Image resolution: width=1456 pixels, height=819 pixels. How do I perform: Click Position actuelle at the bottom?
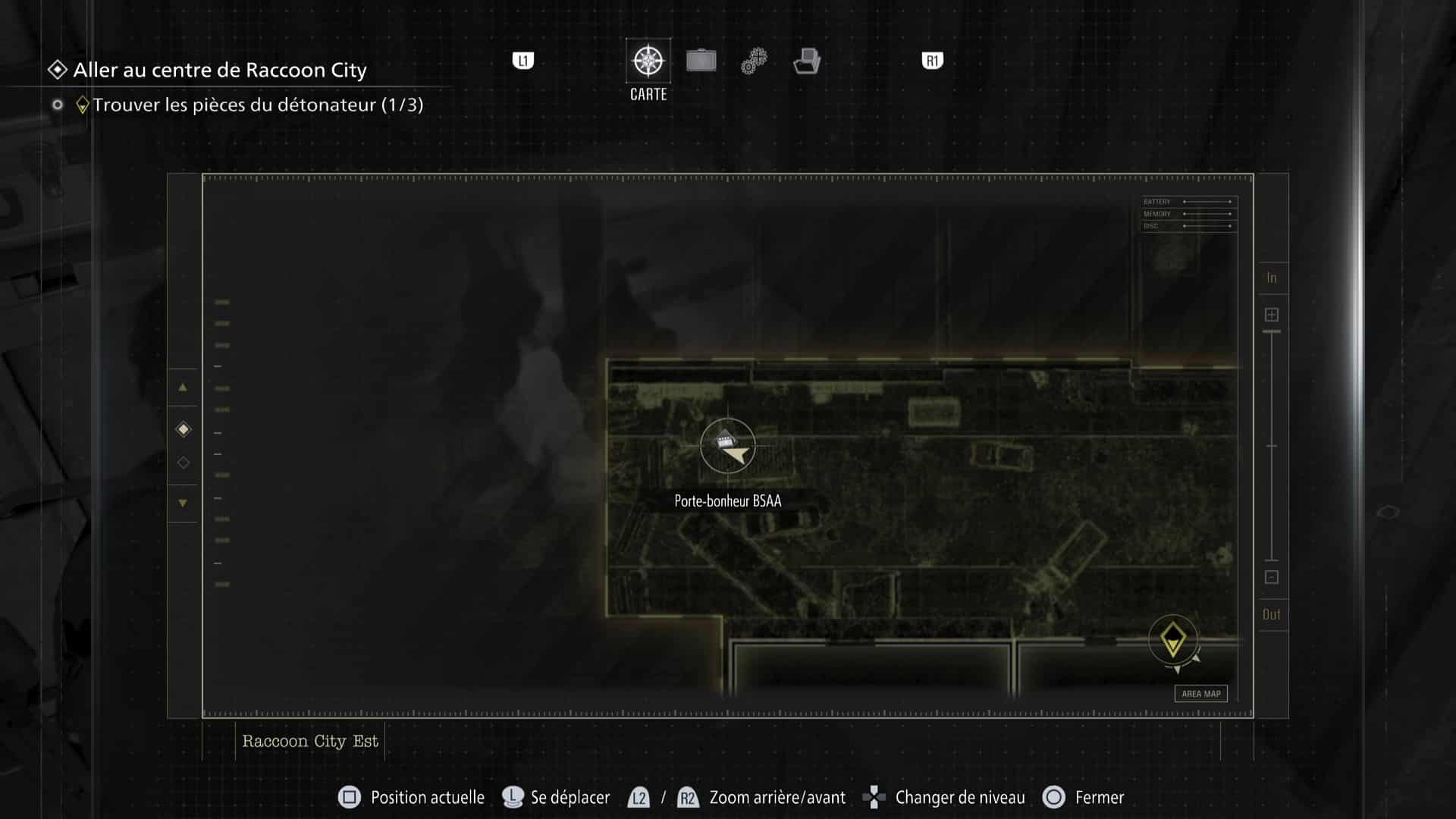pos(426,797)
